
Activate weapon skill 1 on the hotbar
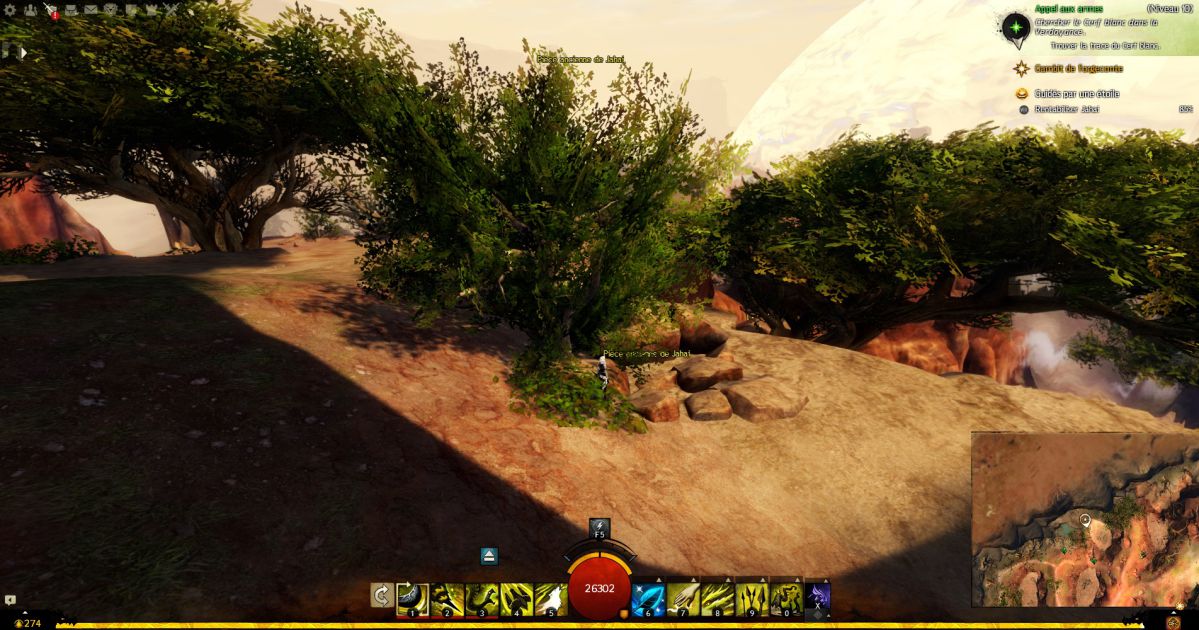[412, 598]
